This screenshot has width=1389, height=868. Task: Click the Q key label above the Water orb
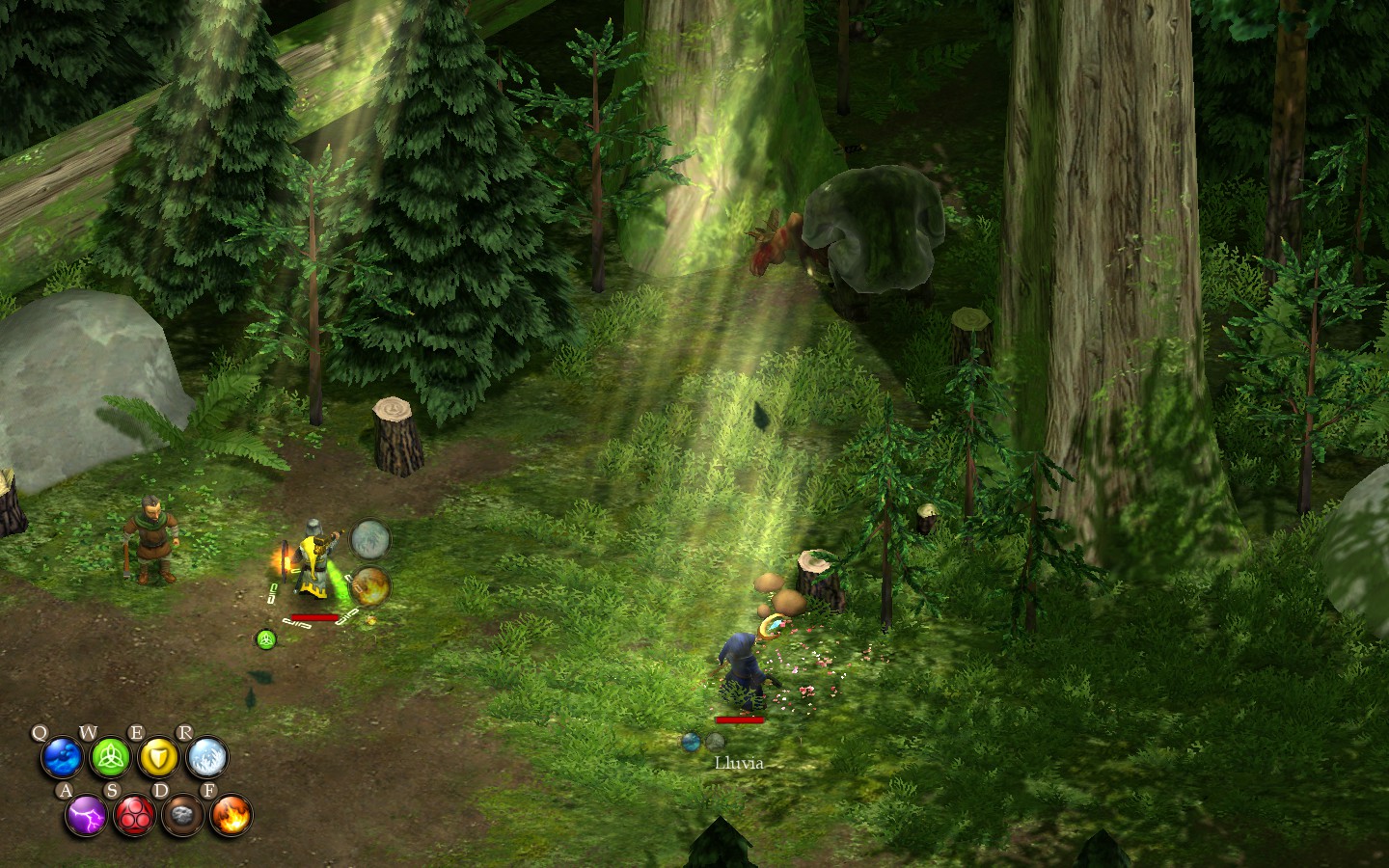(x=40, y=731)
